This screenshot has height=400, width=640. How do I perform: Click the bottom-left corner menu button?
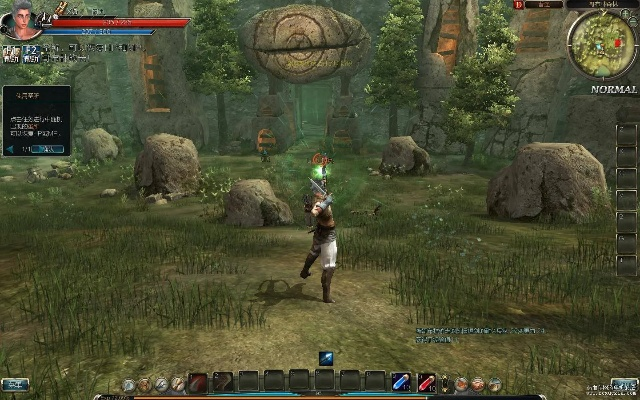[x=15, y=384]
